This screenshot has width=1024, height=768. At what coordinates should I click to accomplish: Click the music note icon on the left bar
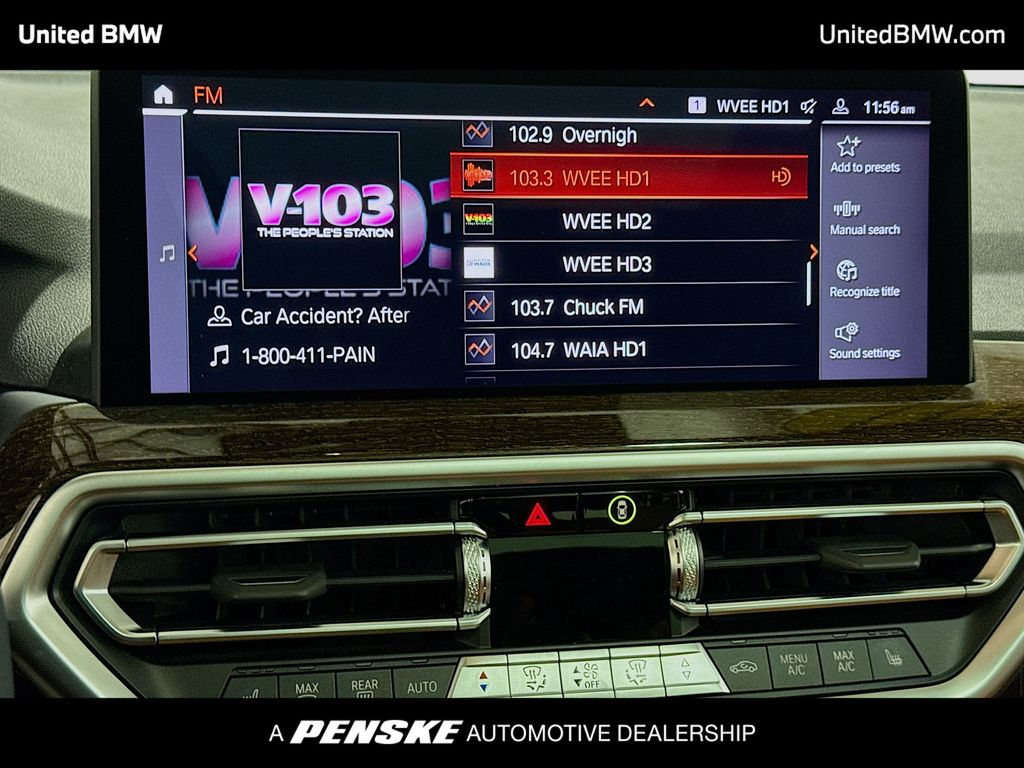pos(167,254)
